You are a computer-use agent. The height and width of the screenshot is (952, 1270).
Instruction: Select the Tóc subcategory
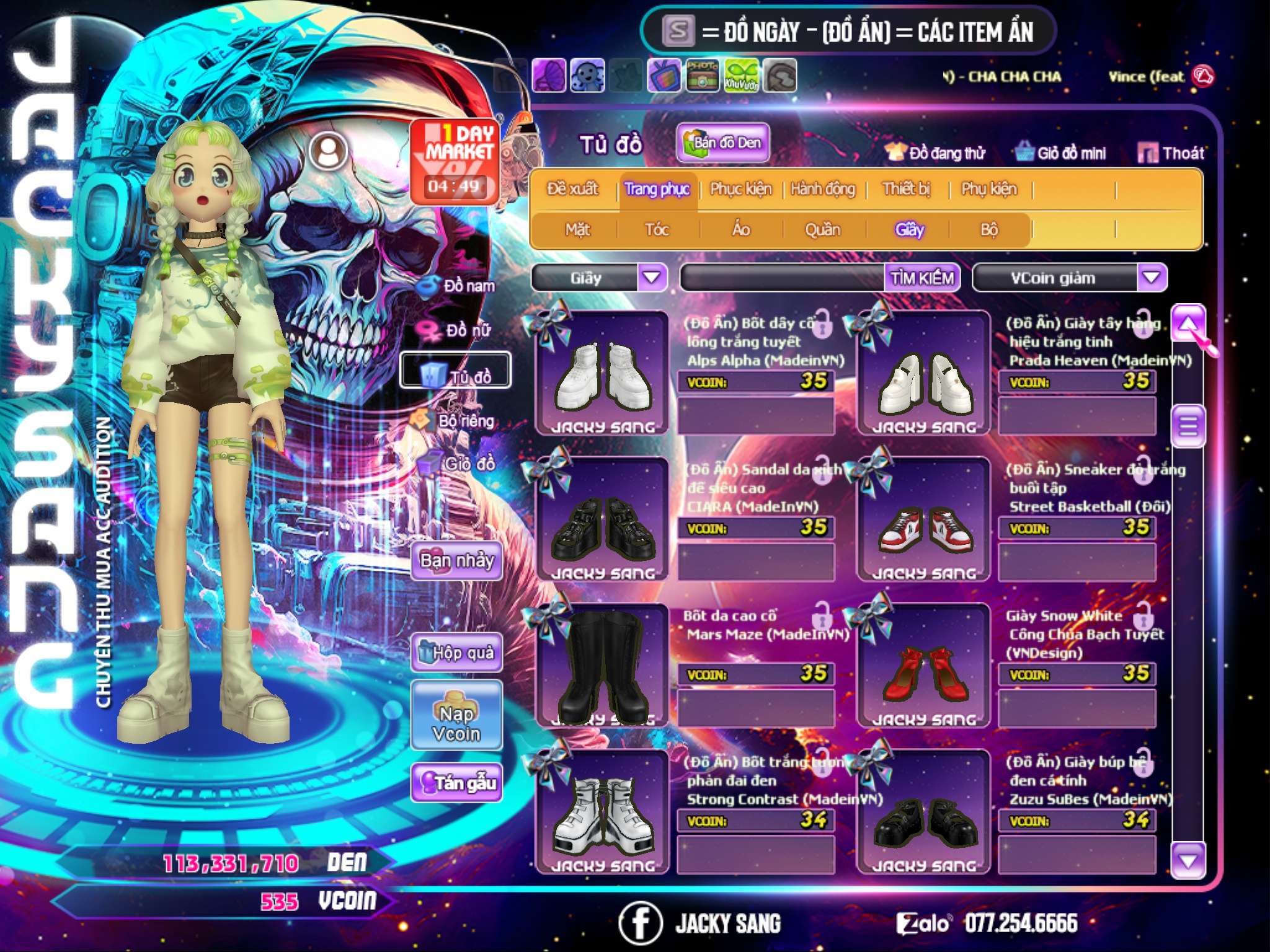point(657,230)
